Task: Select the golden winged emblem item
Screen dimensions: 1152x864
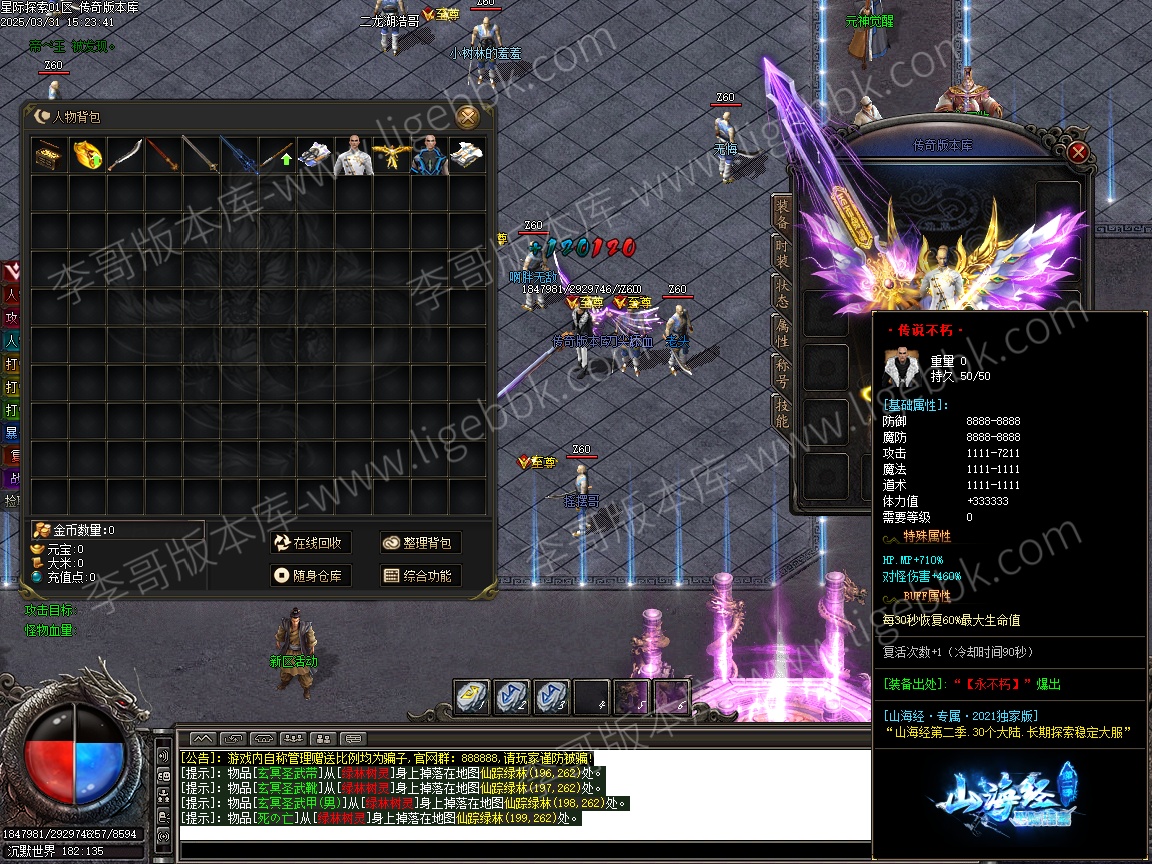Action: pos(391,156)
